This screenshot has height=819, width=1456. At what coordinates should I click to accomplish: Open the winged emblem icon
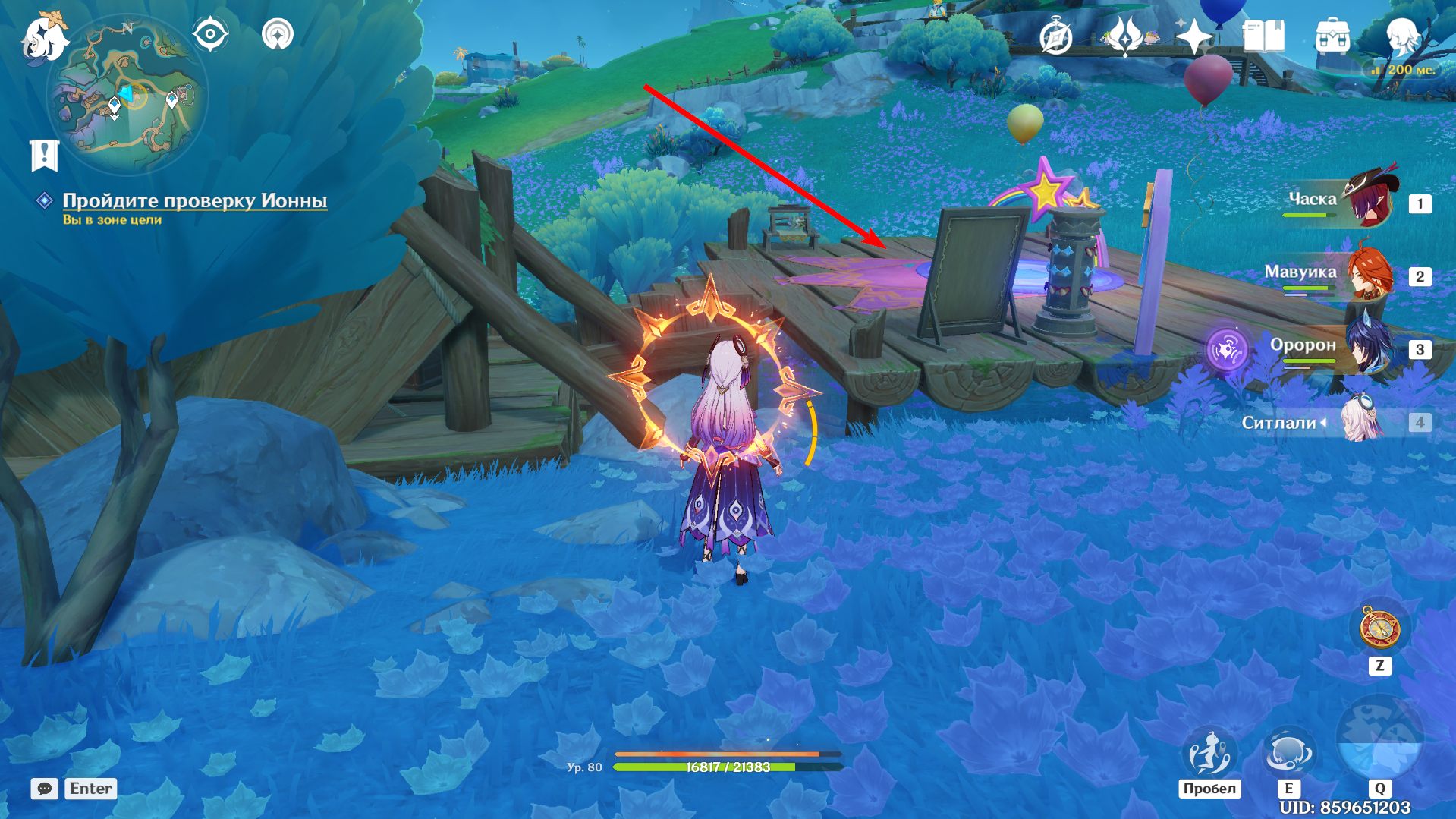click(x=1124, y=36)
